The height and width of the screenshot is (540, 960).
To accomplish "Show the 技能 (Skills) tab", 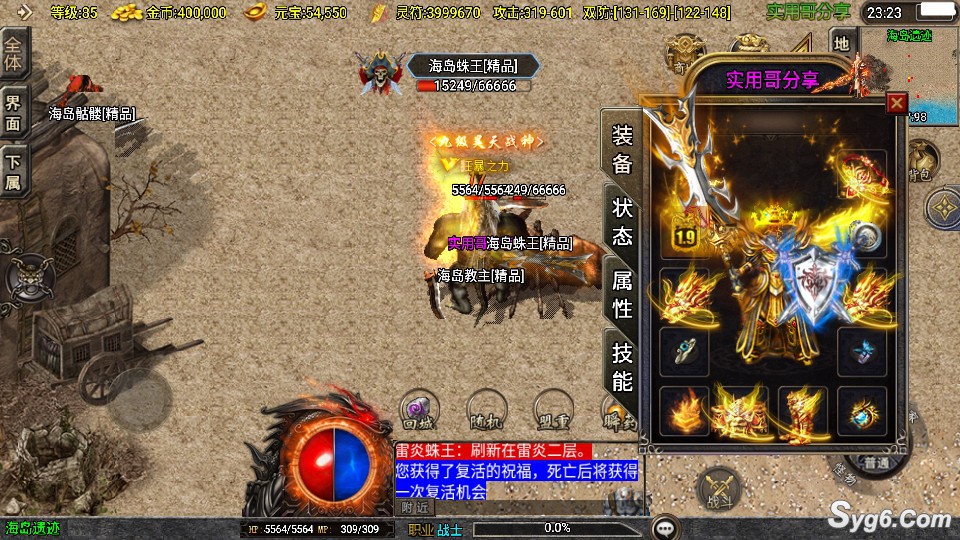I will 622,367.
